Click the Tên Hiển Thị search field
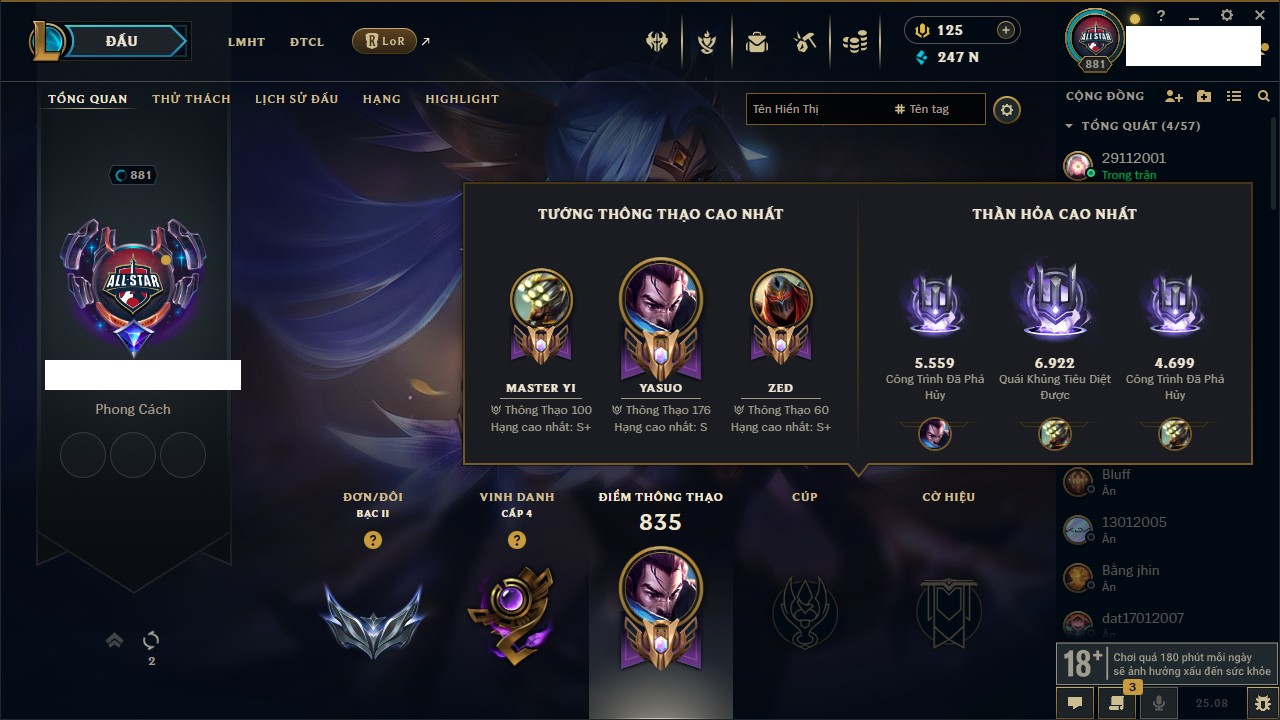1280x720 pixels. tap(815, 109)
